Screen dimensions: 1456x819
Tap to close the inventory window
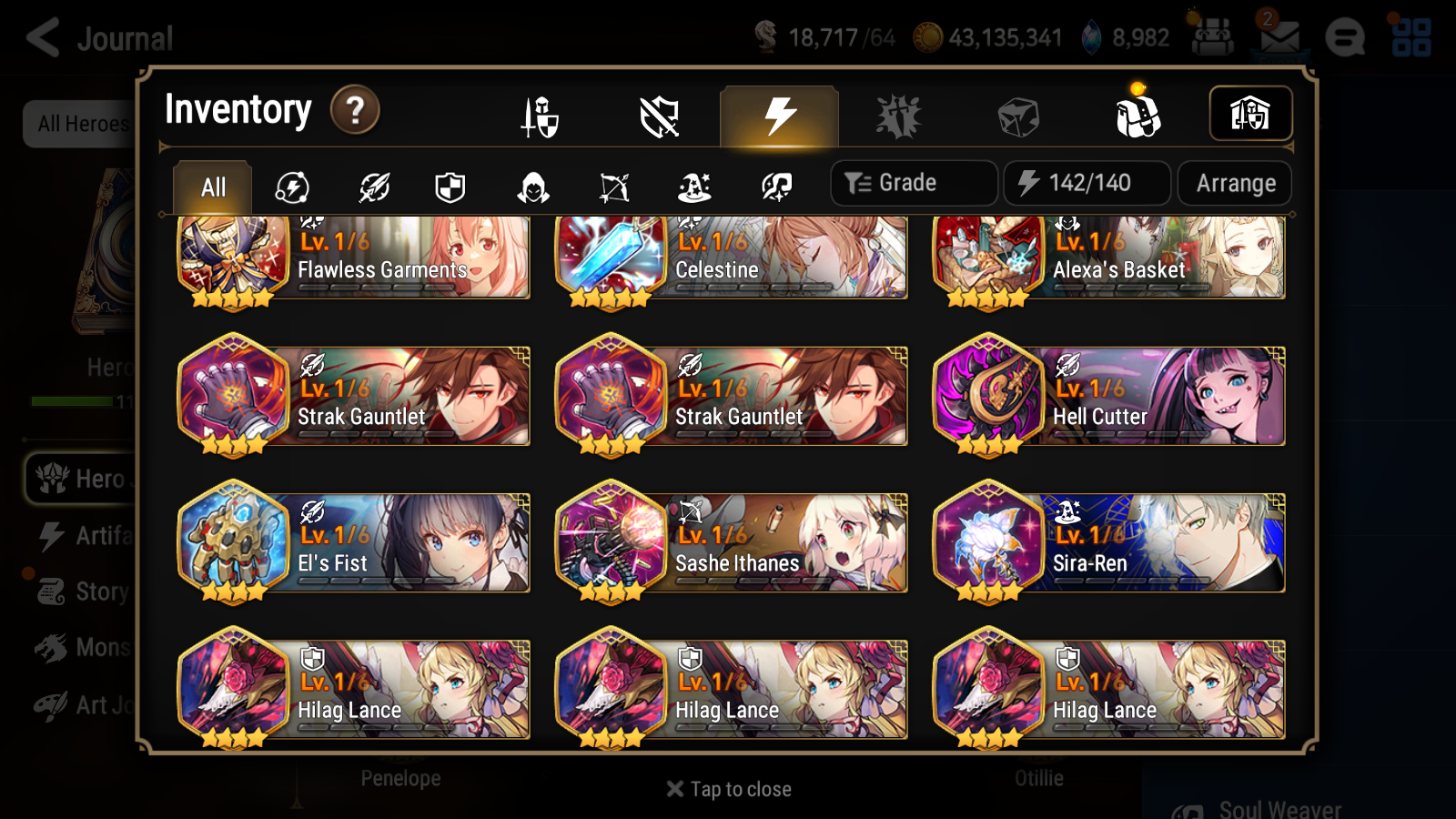[x=727, y=788]
